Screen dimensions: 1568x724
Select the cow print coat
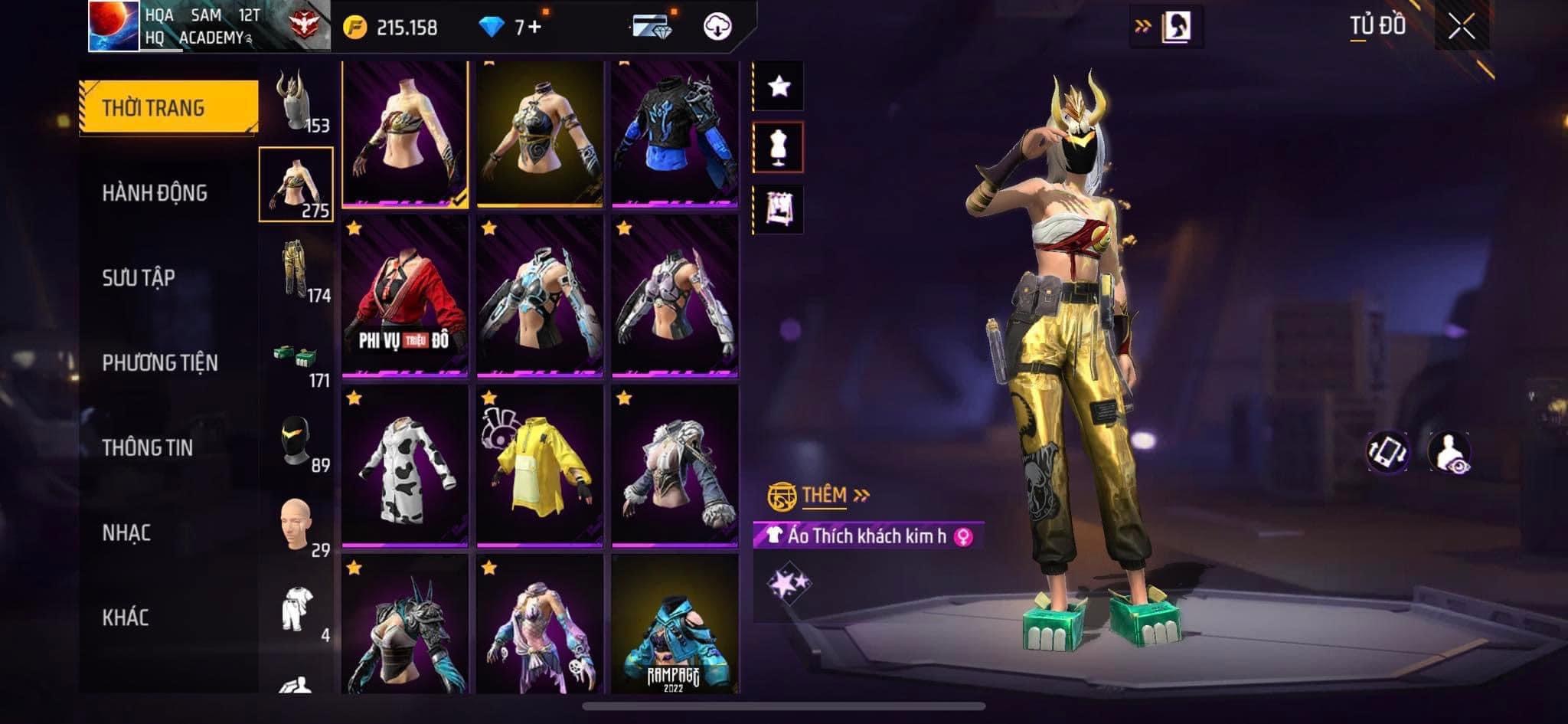coord(404,467)
